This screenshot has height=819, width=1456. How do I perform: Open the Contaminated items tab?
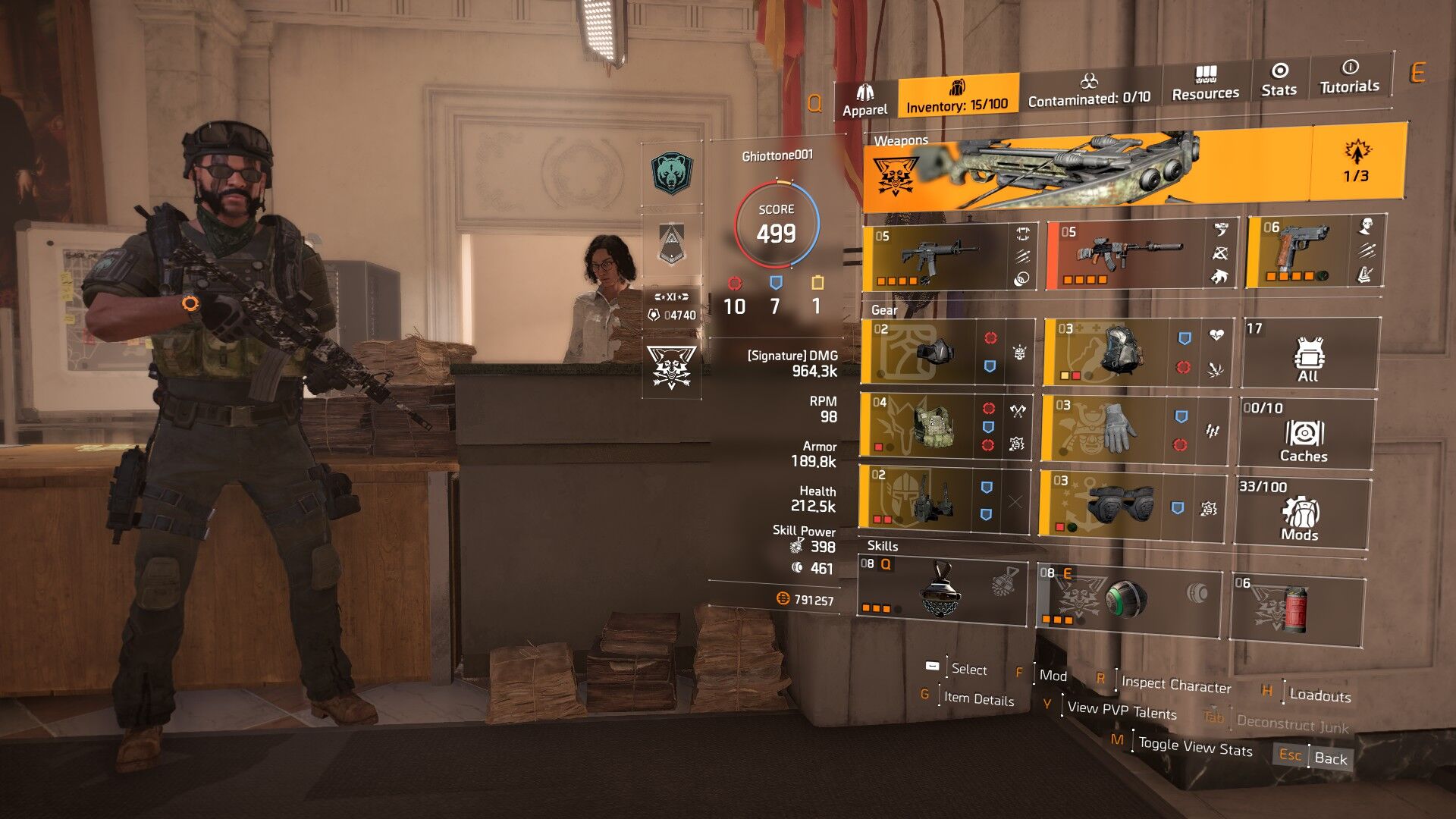pos(1089,90)
